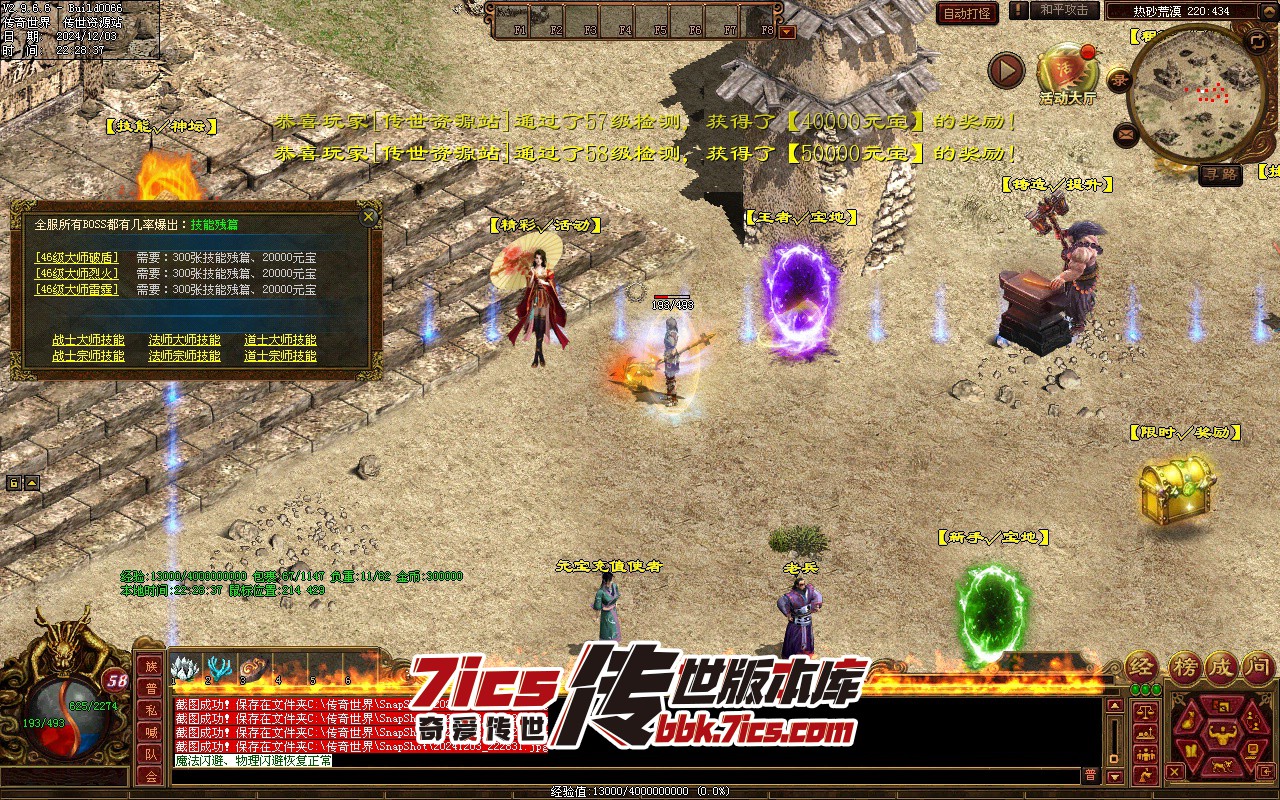Toggle the 自动打怪 auto-fight button
The width and height of the screenshot is (1280, 800).
coord(967,13)
